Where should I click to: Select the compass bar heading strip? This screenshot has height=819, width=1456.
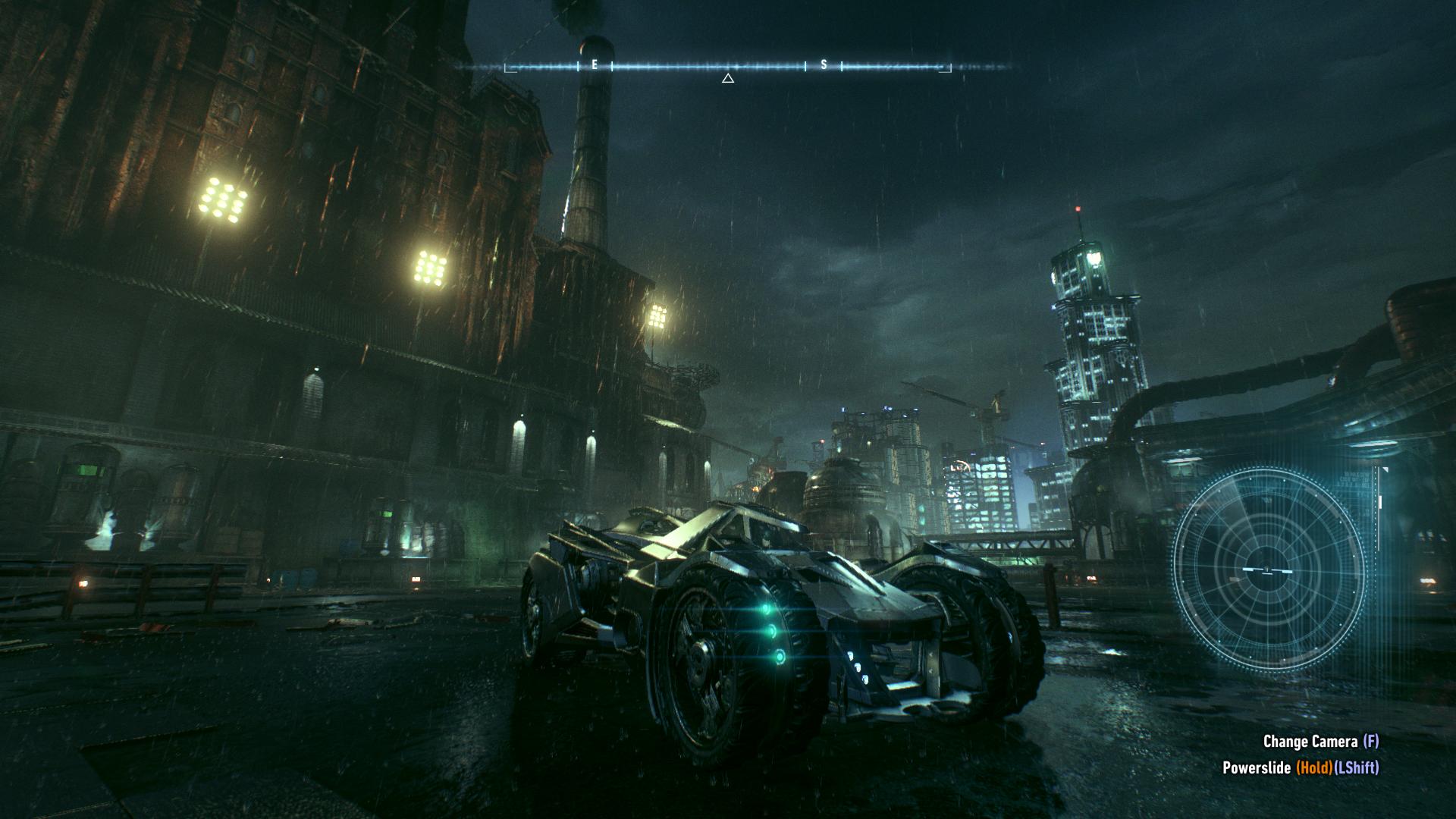[728, 67]
